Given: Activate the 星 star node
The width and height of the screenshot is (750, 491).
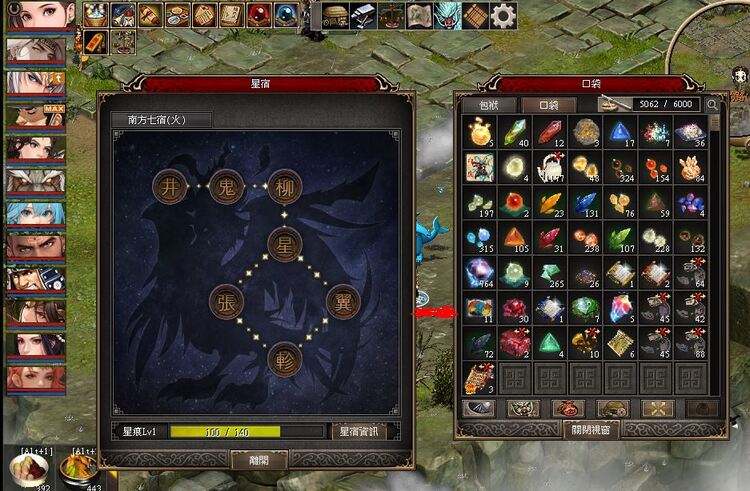Looking at the screenshot, I should point(284,243).
